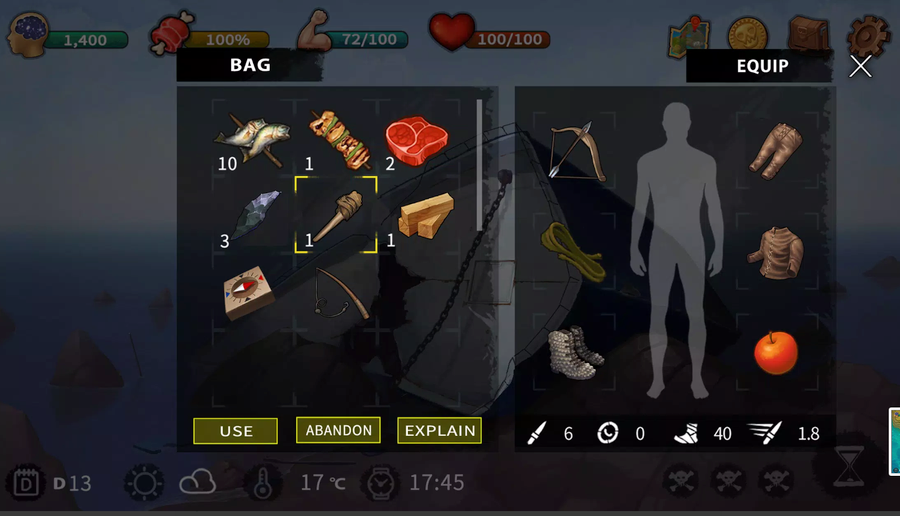Viewport: 900px width, 516px height.
Task: Click the equipped coiled rope slot
Action: point(573,249)
